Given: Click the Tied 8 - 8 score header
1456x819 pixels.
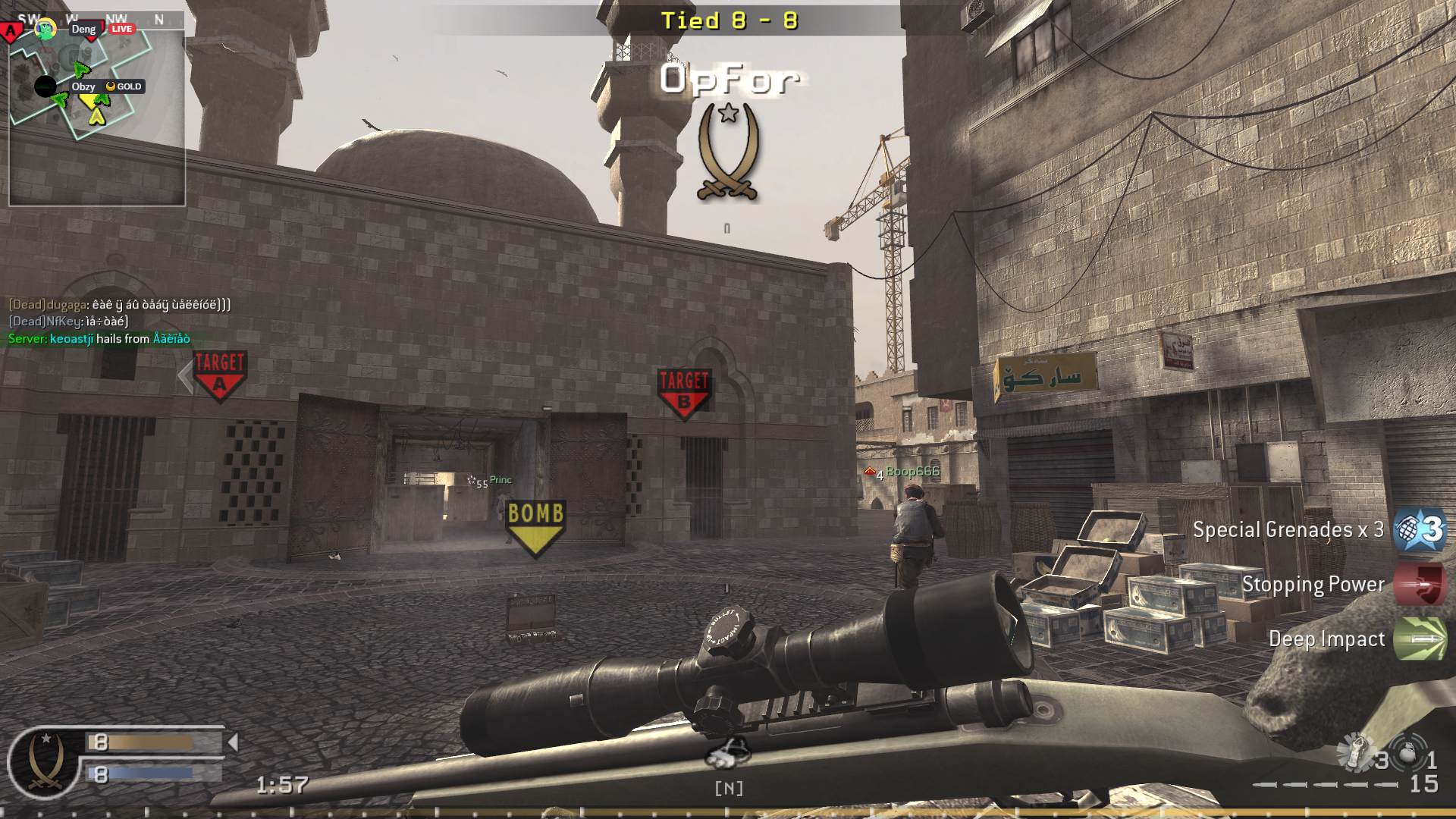Looking at the screenshot, I should [729, 21].
